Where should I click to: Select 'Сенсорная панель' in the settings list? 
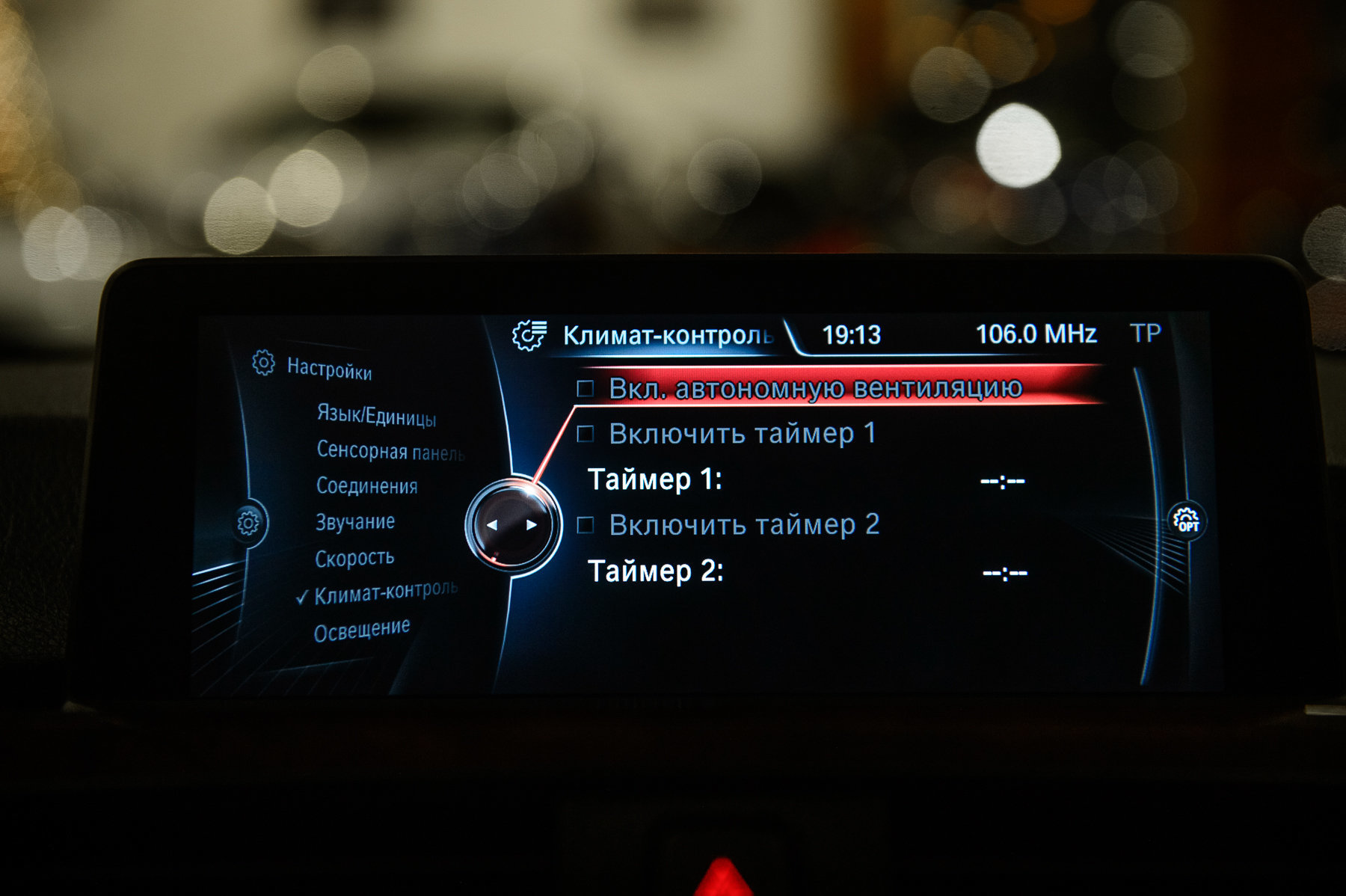(390, 451)
